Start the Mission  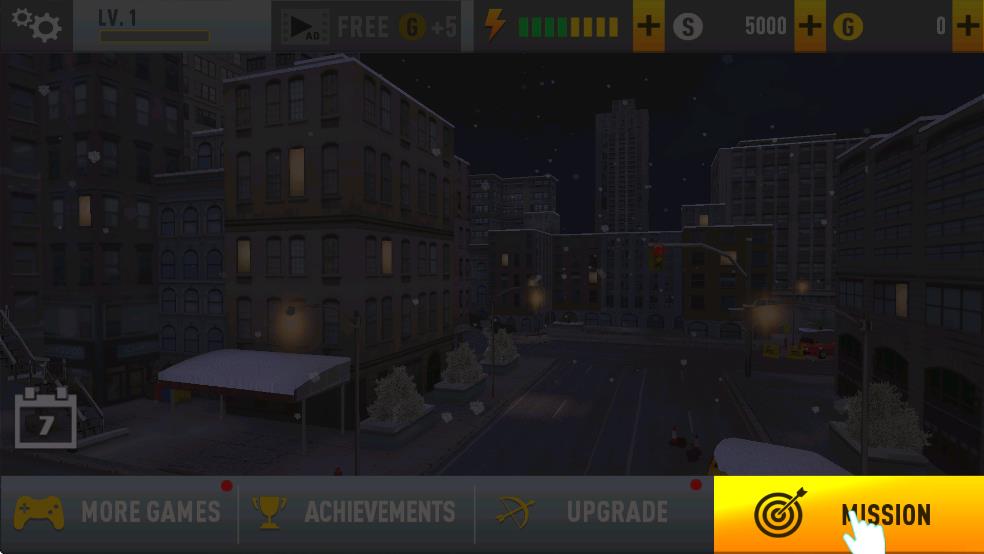(x=848, y=515)
